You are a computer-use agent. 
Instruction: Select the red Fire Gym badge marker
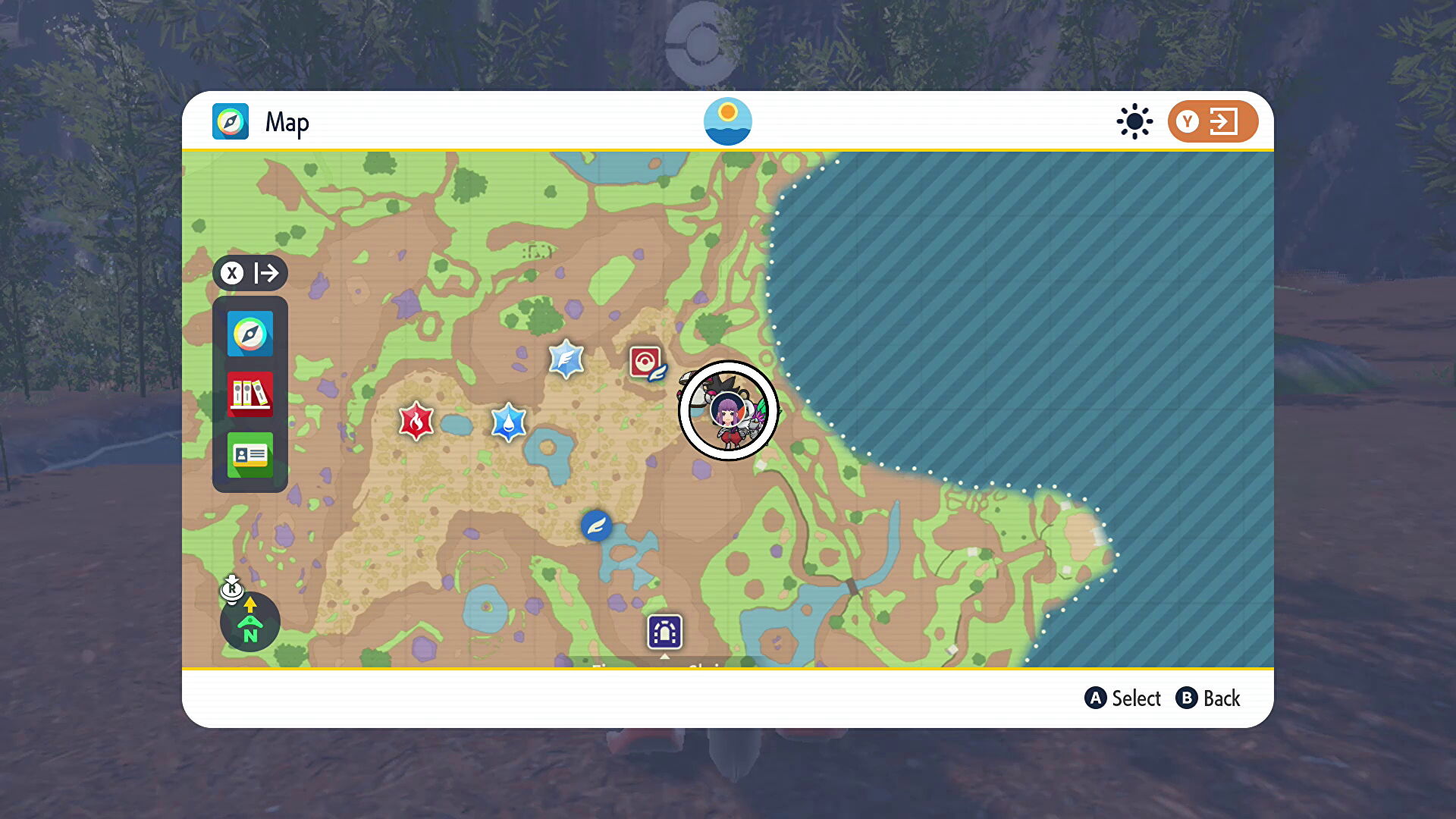[x=418, y=422]
